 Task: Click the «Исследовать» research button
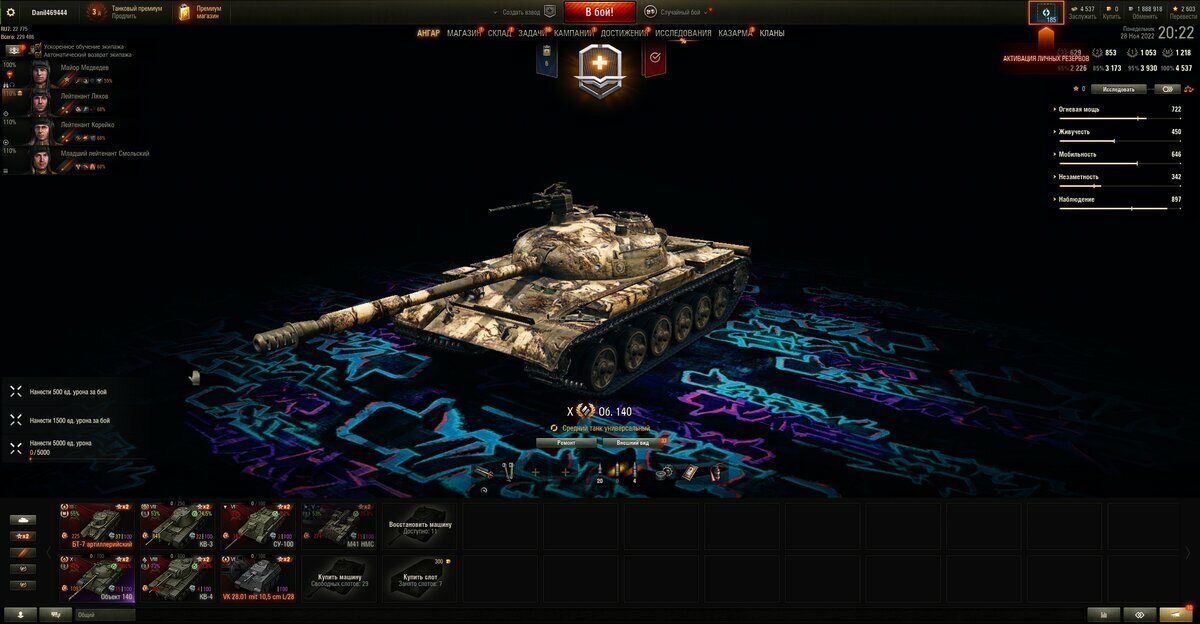[x=1118, y=89]
